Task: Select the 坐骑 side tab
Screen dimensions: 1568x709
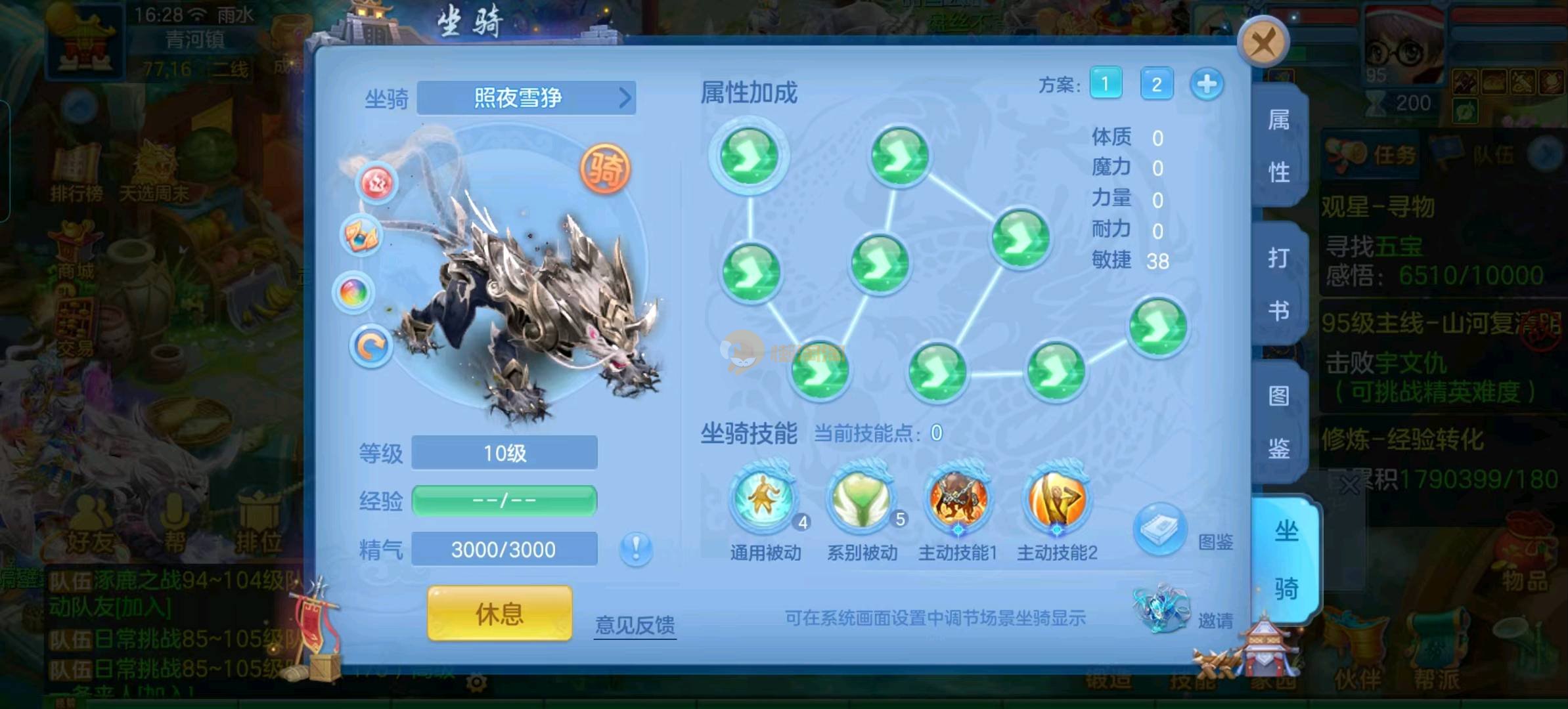Action: (x=1286, y=559)
